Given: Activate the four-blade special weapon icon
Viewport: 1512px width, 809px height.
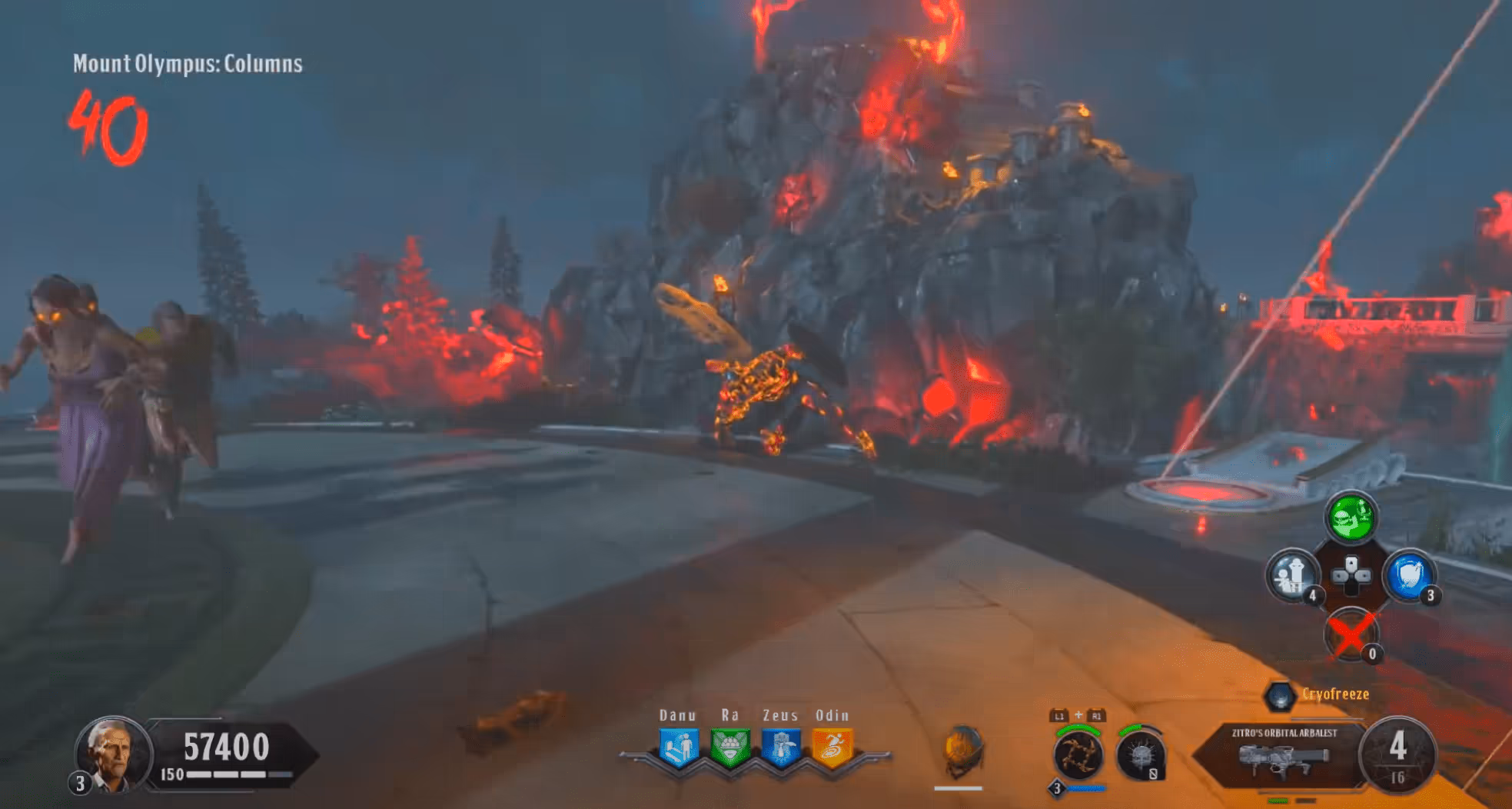Looking at the screenshot, I should (1077, 755).
